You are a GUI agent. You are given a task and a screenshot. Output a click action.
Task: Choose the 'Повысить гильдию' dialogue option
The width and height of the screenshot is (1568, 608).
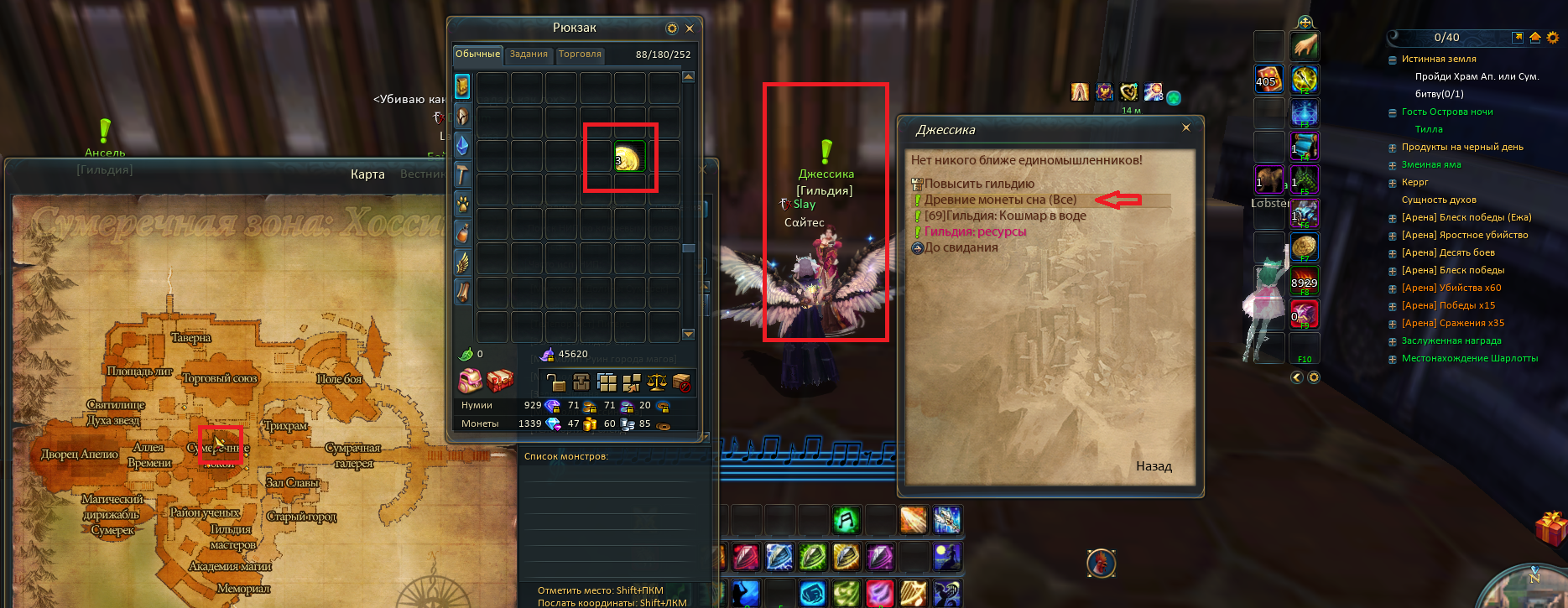pos(979,184)
